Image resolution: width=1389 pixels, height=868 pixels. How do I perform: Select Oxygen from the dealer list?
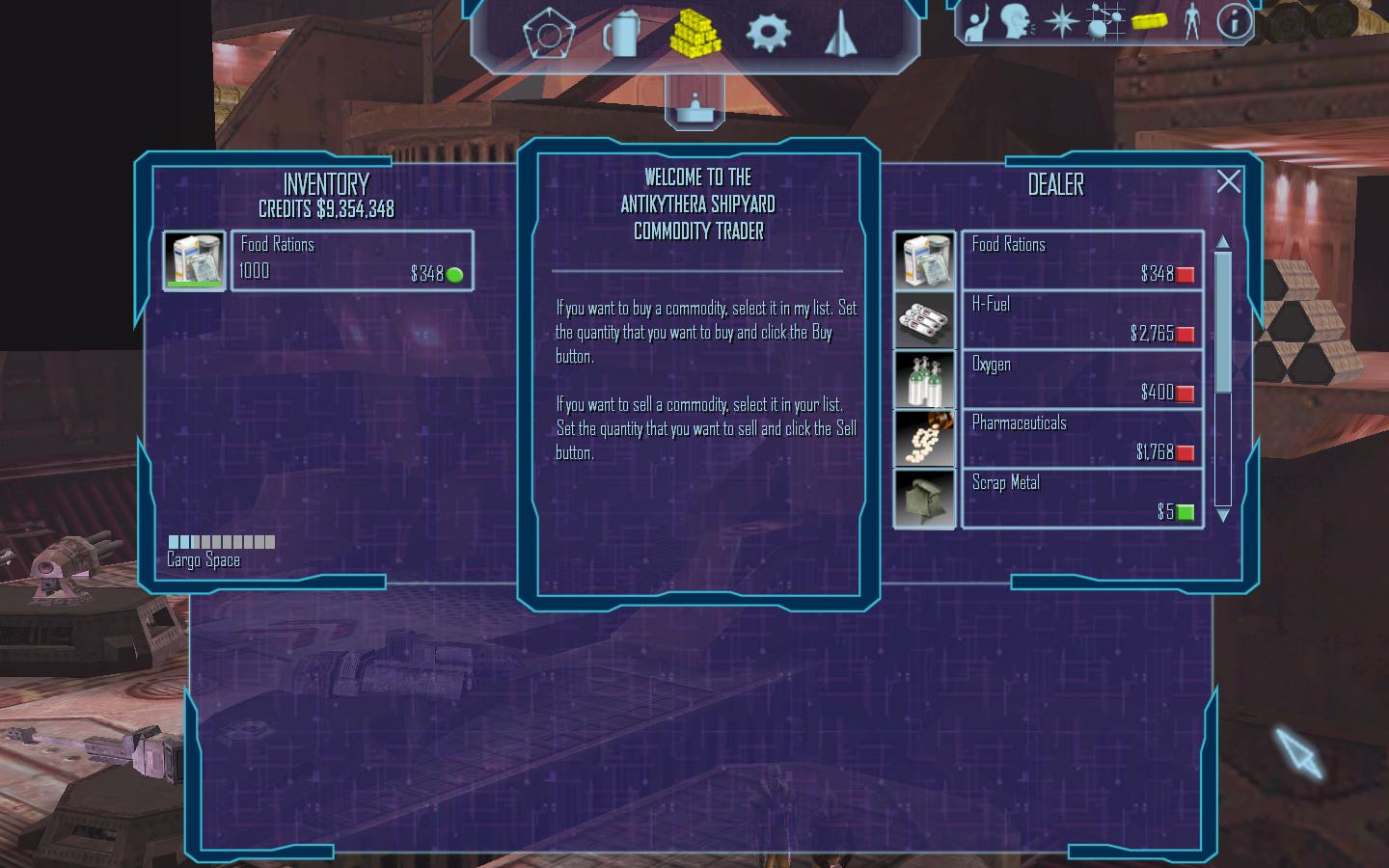[1081, 379]
